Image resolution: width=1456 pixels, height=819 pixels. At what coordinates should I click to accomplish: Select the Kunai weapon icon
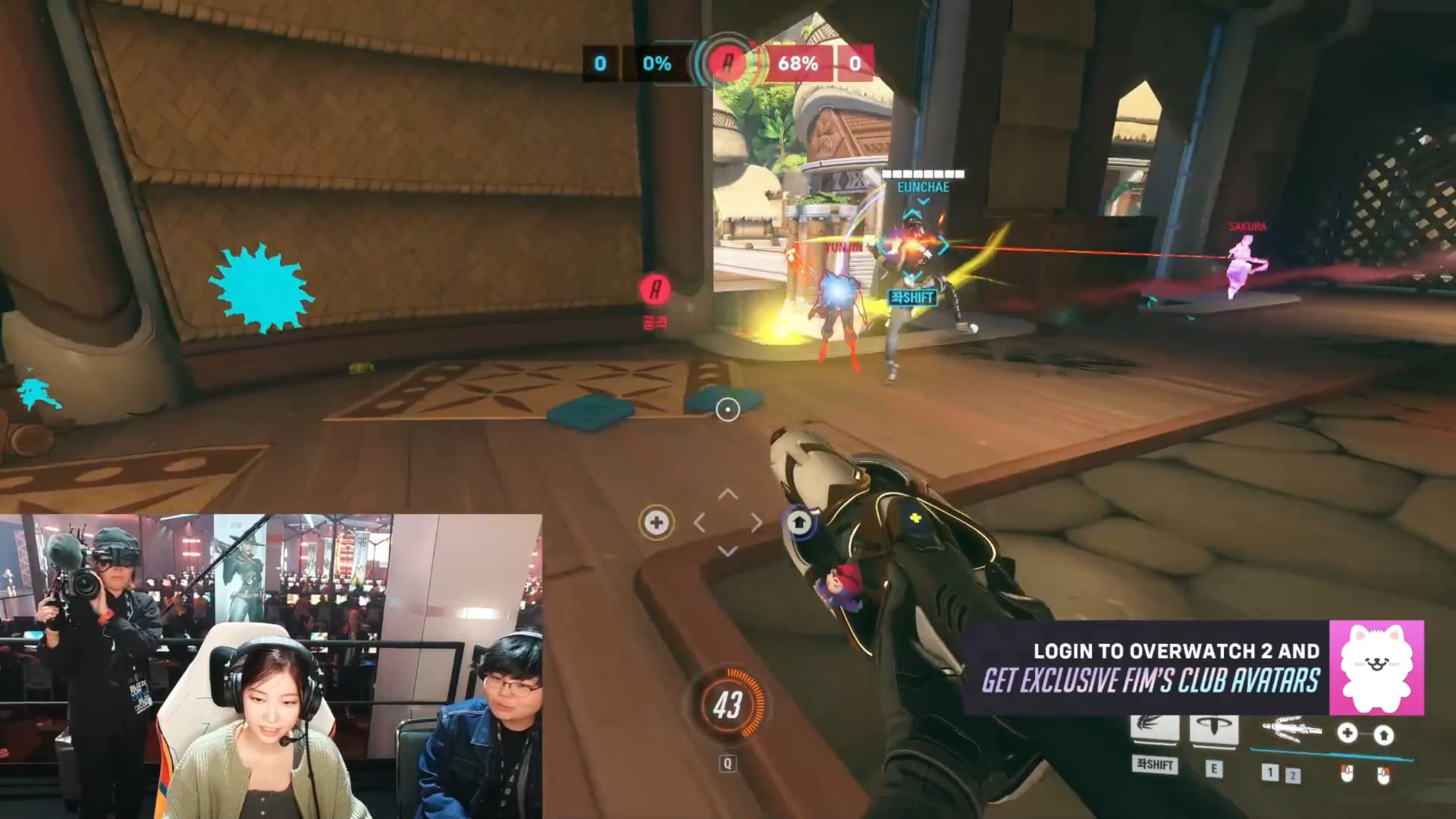click(1291, 730)
